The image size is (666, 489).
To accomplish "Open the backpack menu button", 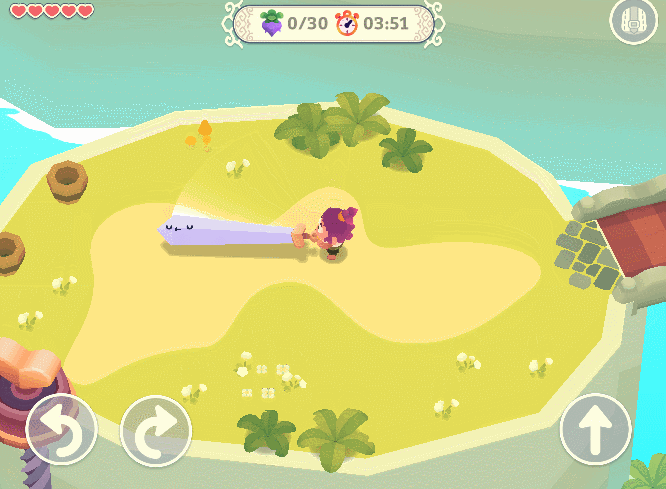I will pos(633,21).
